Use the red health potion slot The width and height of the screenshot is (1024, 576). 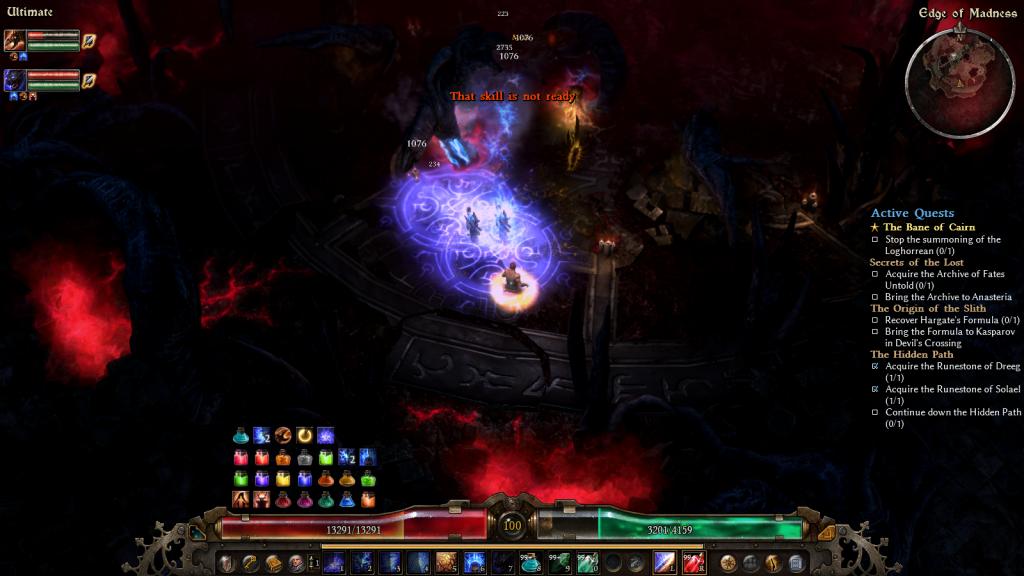[x=693, y=563]
